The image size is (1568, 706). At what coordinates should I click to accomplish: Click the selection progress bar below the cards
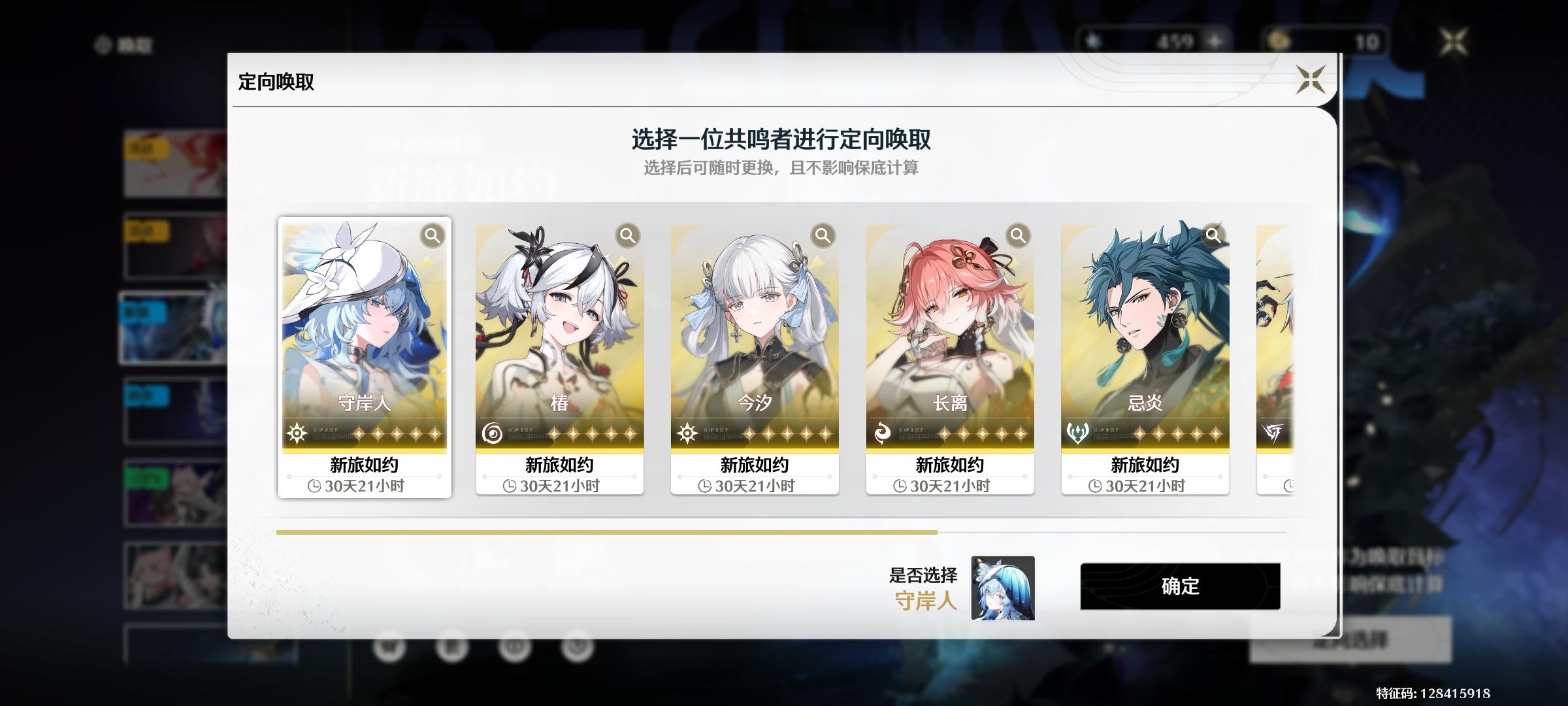(x=606, y=533)
